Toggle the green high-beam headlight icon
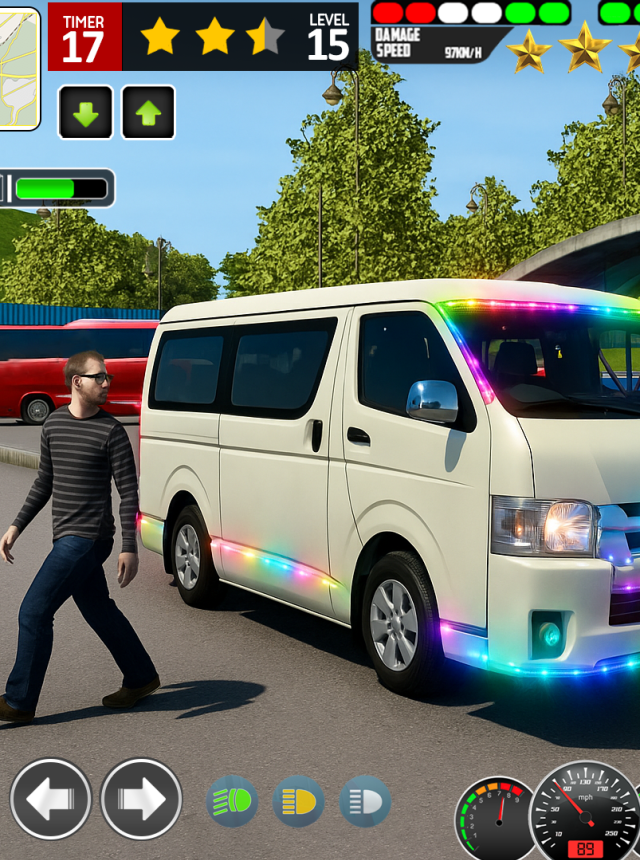 click(232, 801)
